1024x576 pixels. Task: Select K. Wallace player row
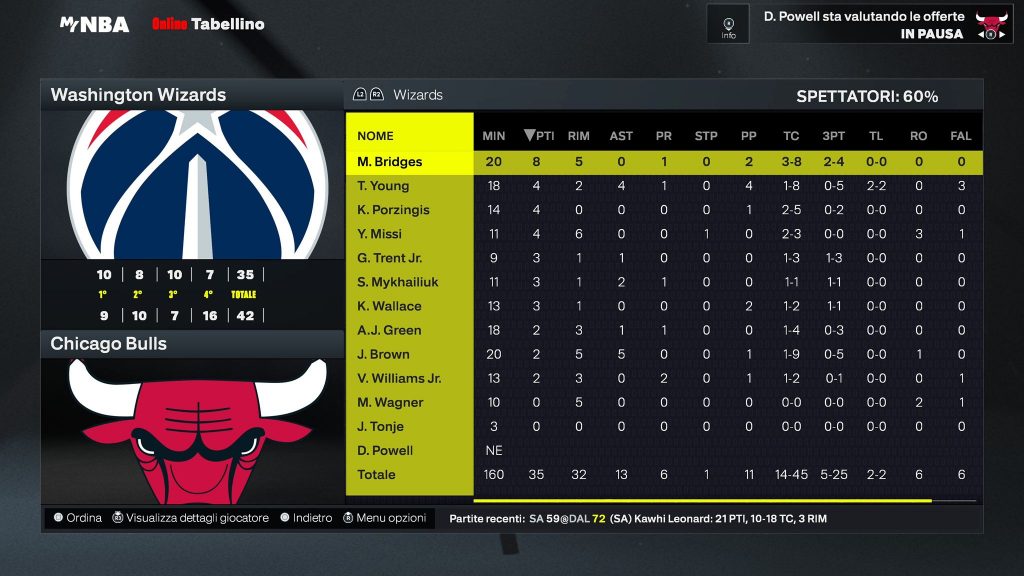click(x=390, y=306)
